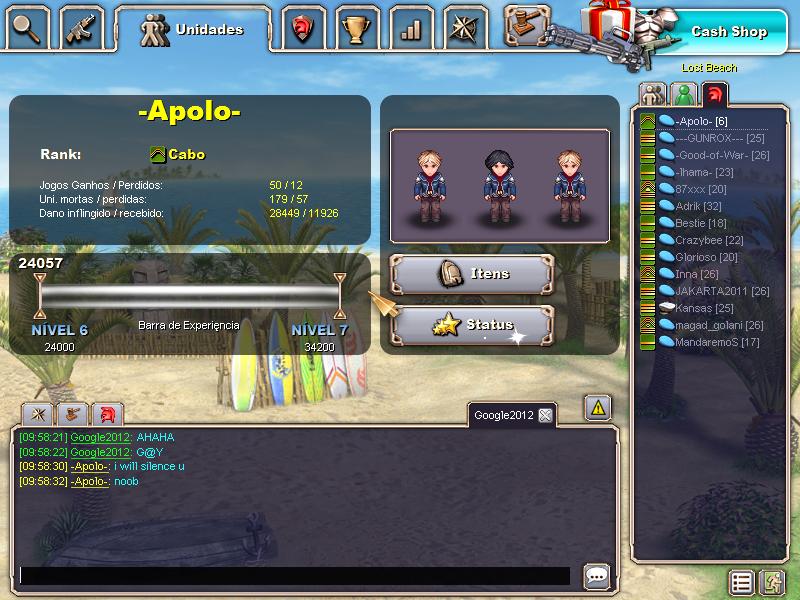This screenshot has height=600, width=800.
Task: Switch to the rifle weapons tab
Action: pos(82,28)
